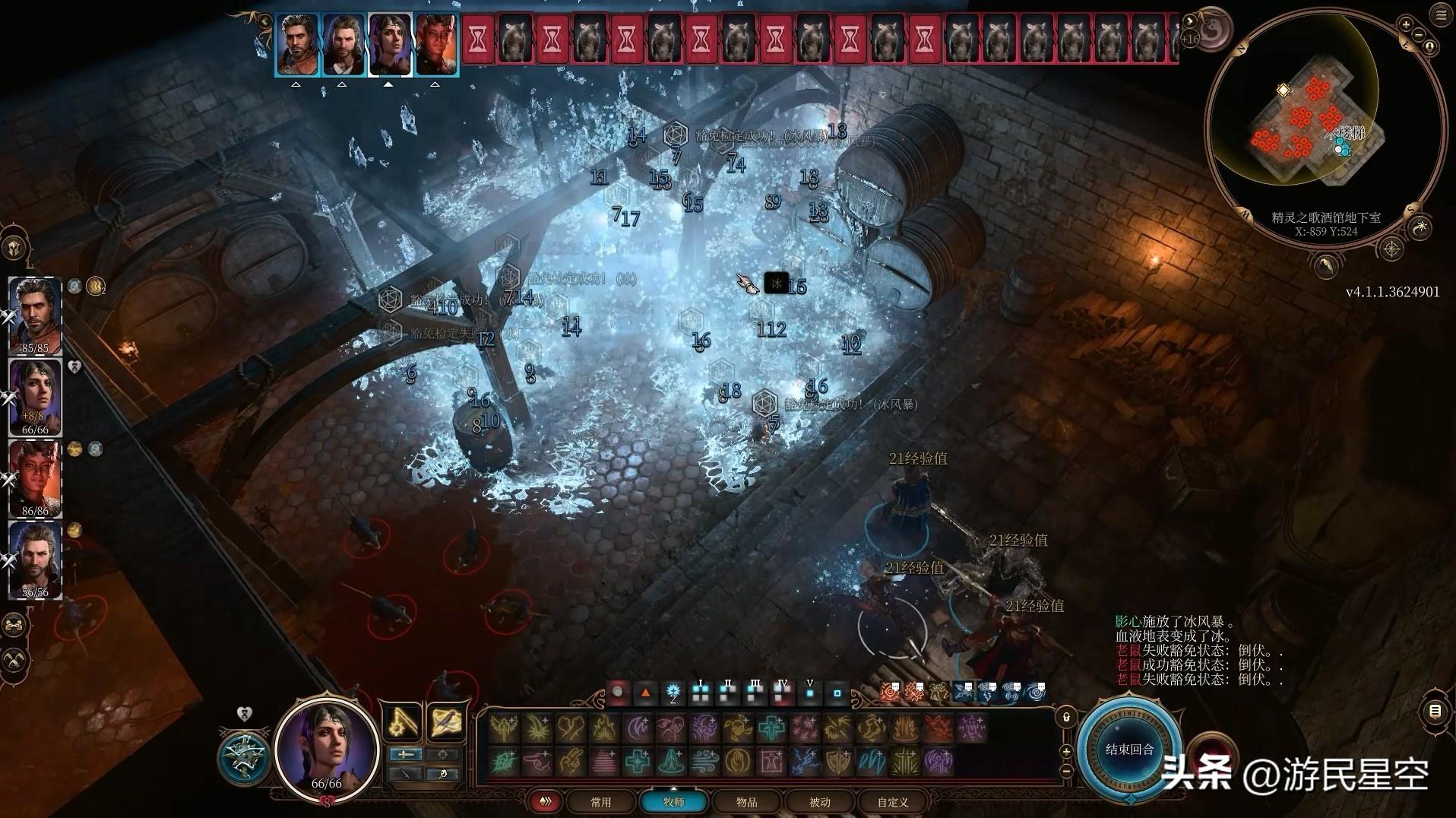Activate the lightning bolt spell icon
The height and width of the screenshot is (818, 1456).
(x=806, y=761)
